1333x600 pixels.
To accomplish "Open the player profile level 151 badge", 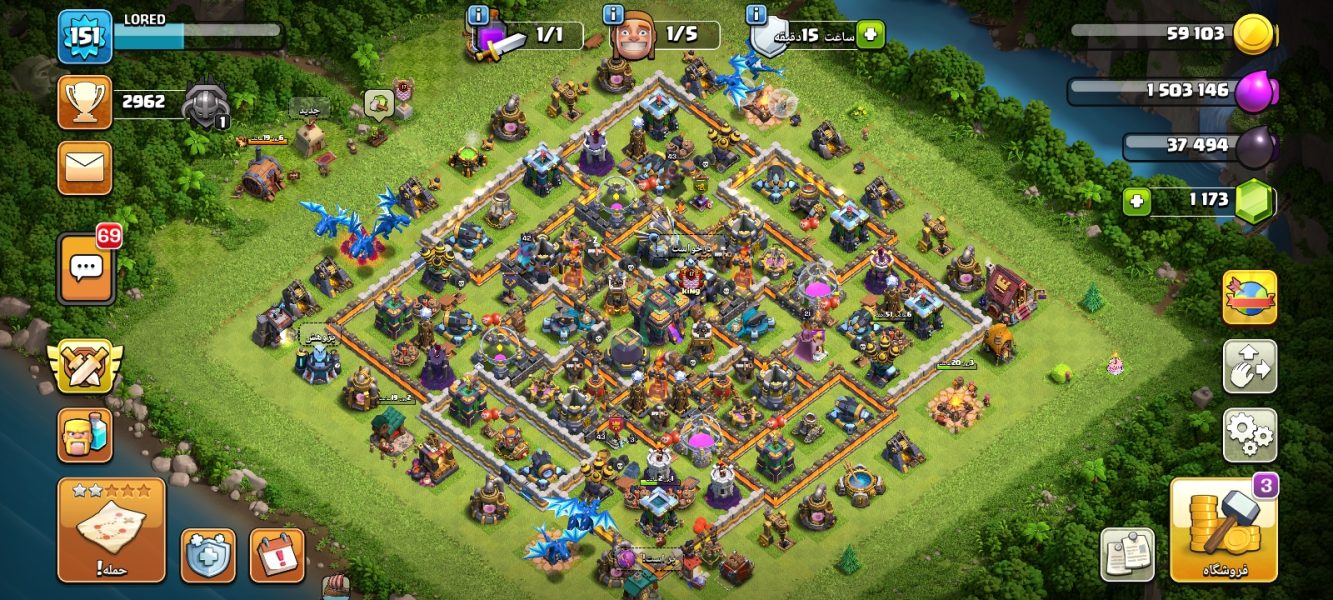I will (x=84, y=37).
